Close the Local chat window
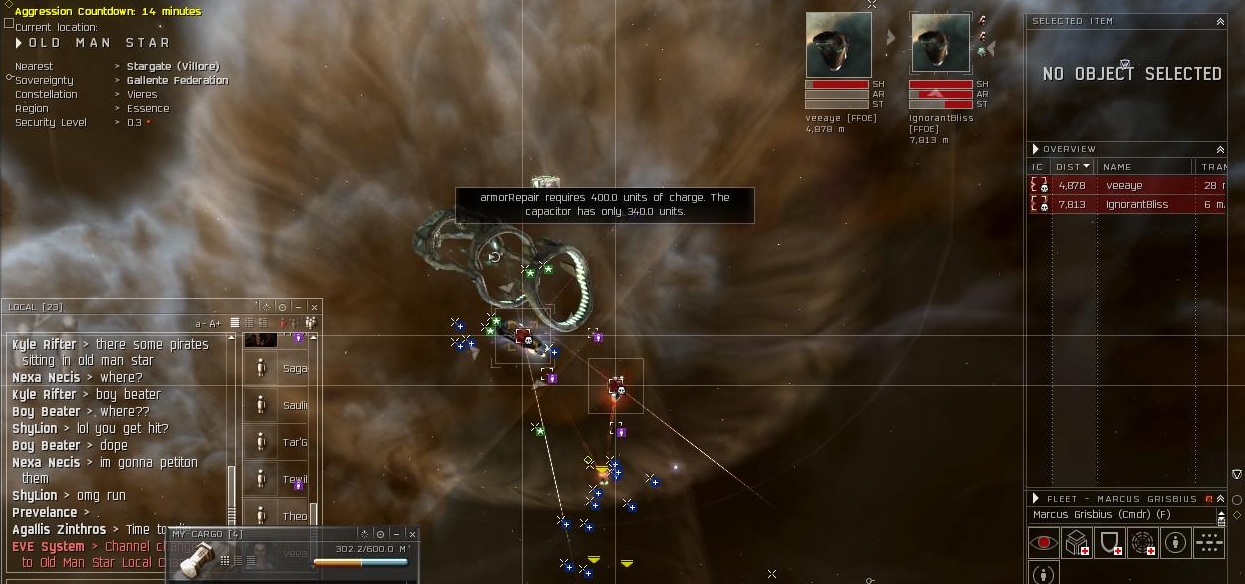Image resolution: width=1245 pixels, height=584 pixels. 314,307
